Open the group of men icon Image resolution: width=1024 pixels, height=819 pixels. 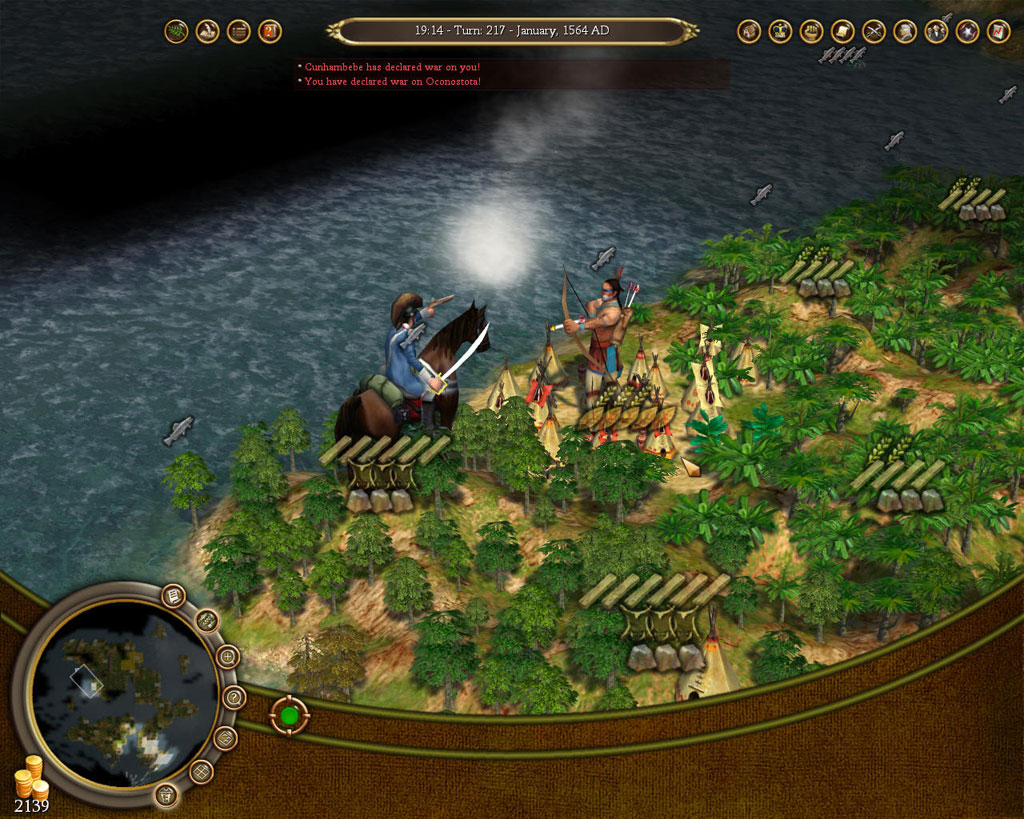(x=936, y=31)
